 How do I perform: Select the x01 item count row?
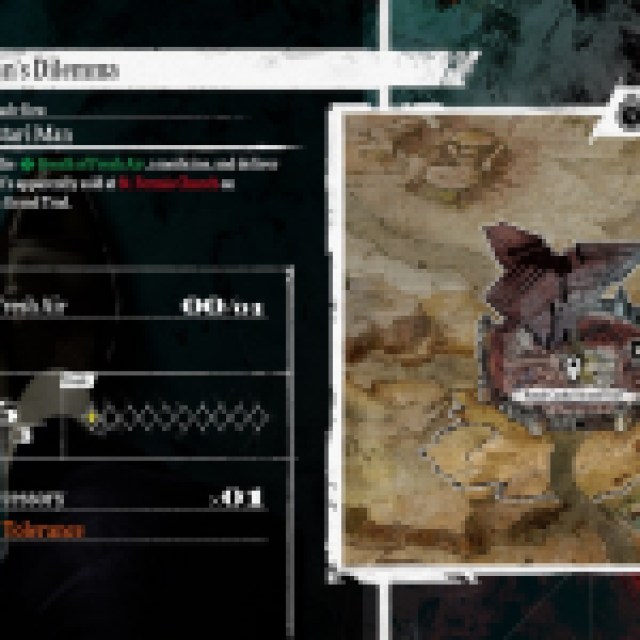click(x=135, y=497)
